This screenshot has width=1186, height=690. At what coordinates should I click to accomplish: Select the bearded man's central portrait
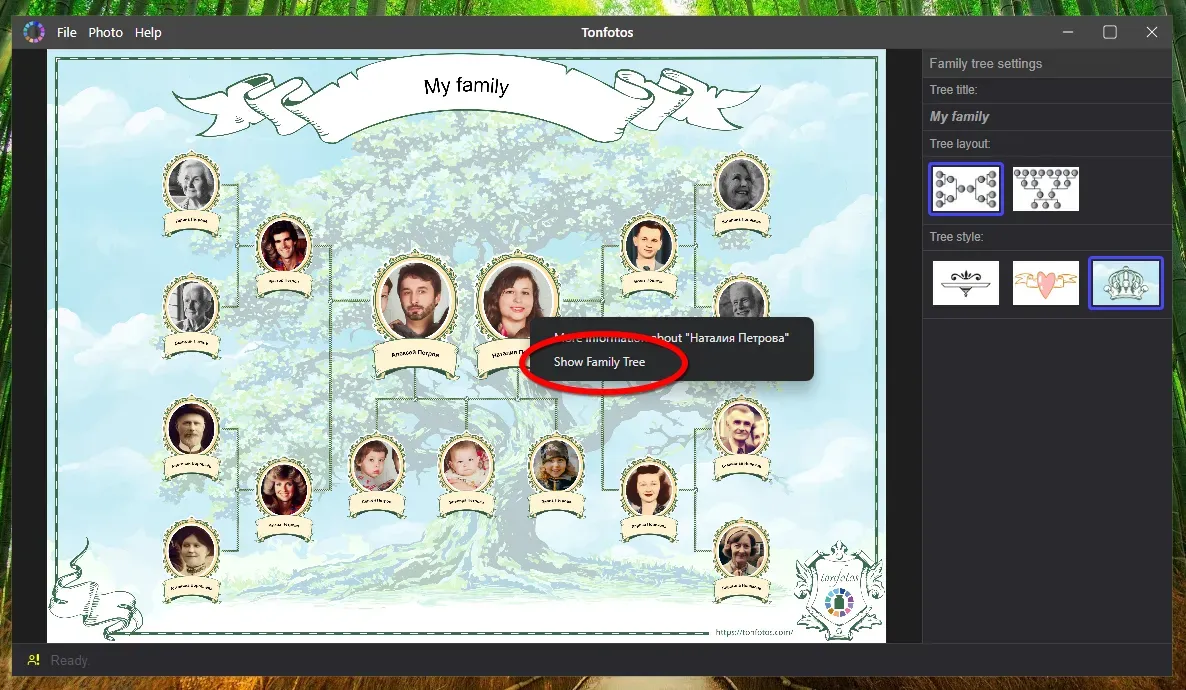click(415, 298)
